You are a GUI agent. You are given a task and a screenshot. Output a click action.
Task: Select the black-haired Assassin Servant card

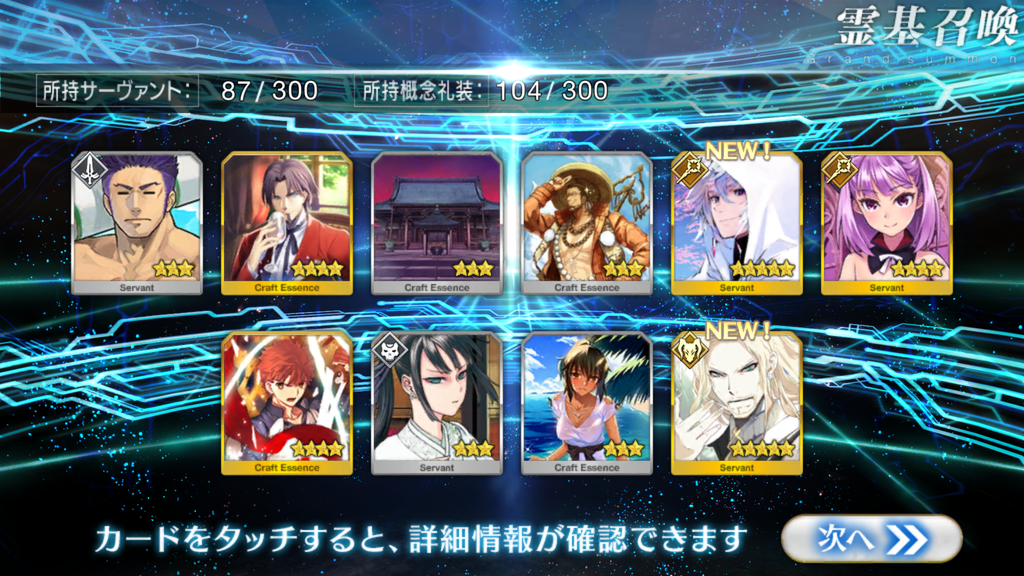[437, 402]
